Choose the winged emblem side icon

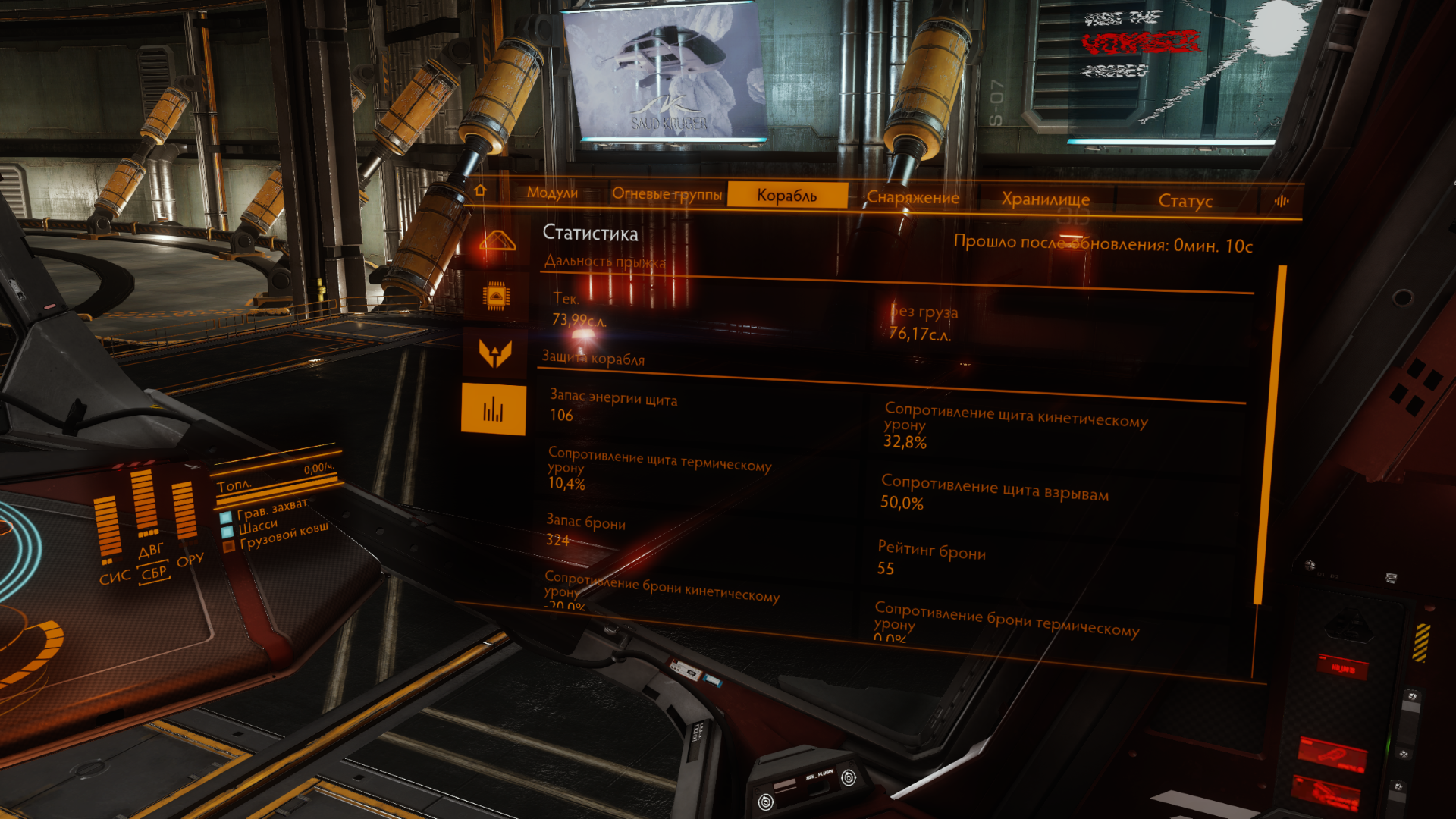tap(495, 353)
